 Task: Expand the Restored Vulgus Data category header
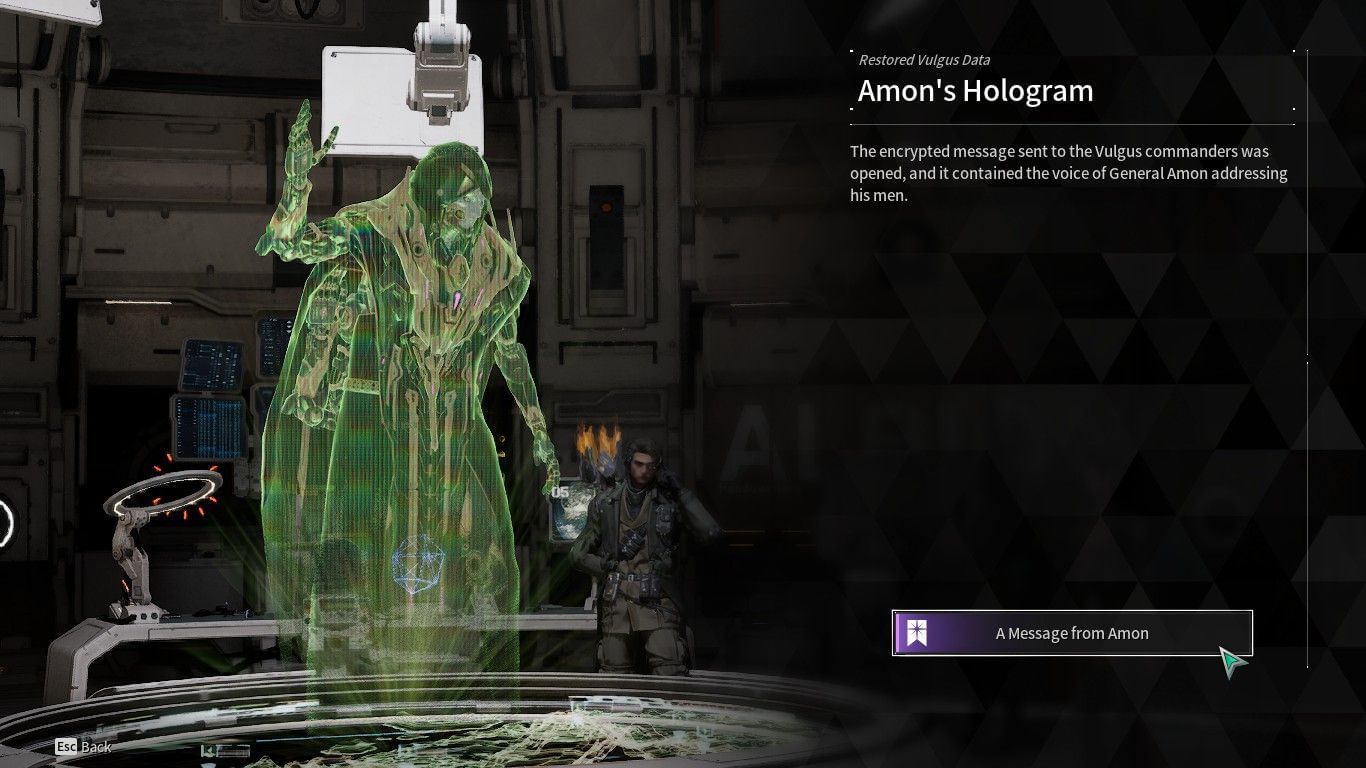point(924,60)
